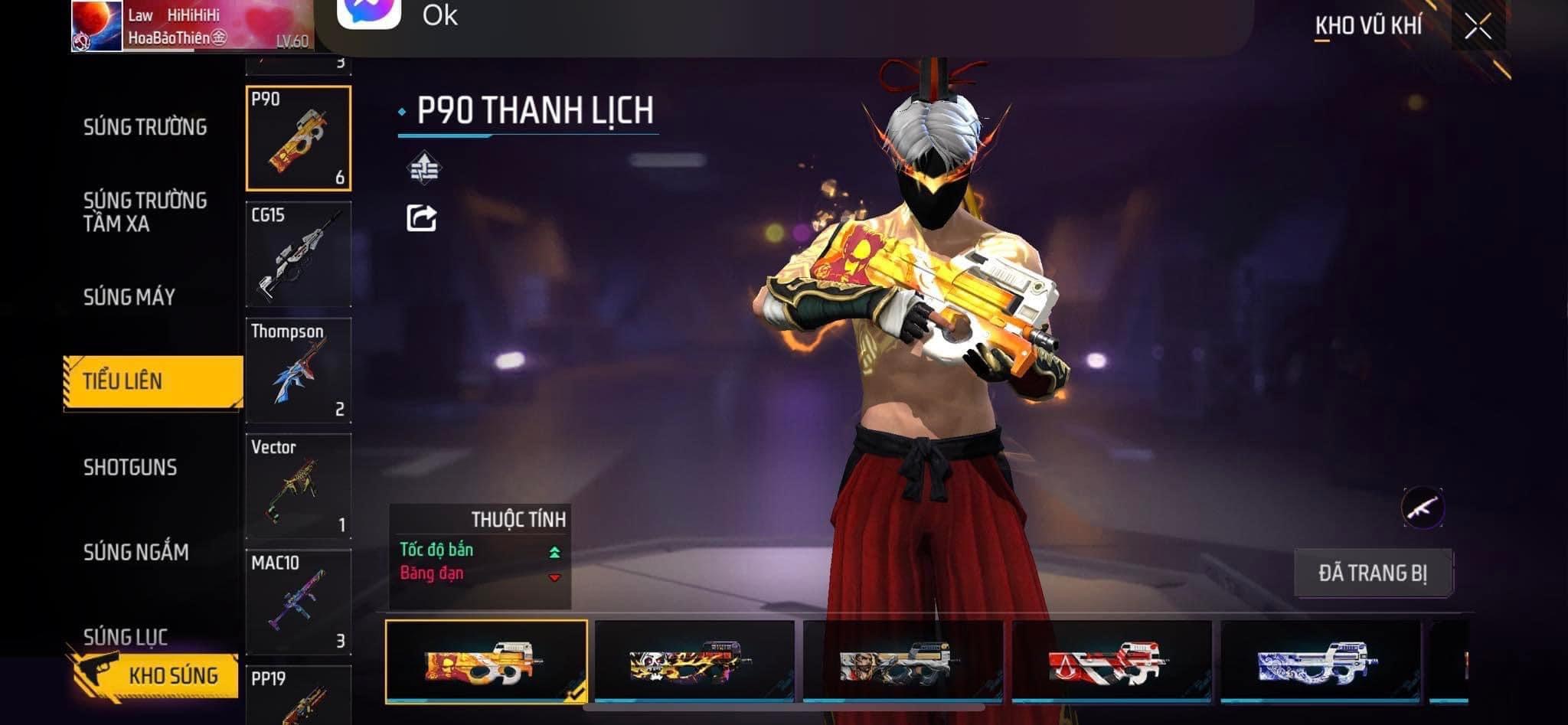Tap the rifle preview icon
Image resolution: width=1568 pixels, height=725 pixels.
[x=1423, y=508]
